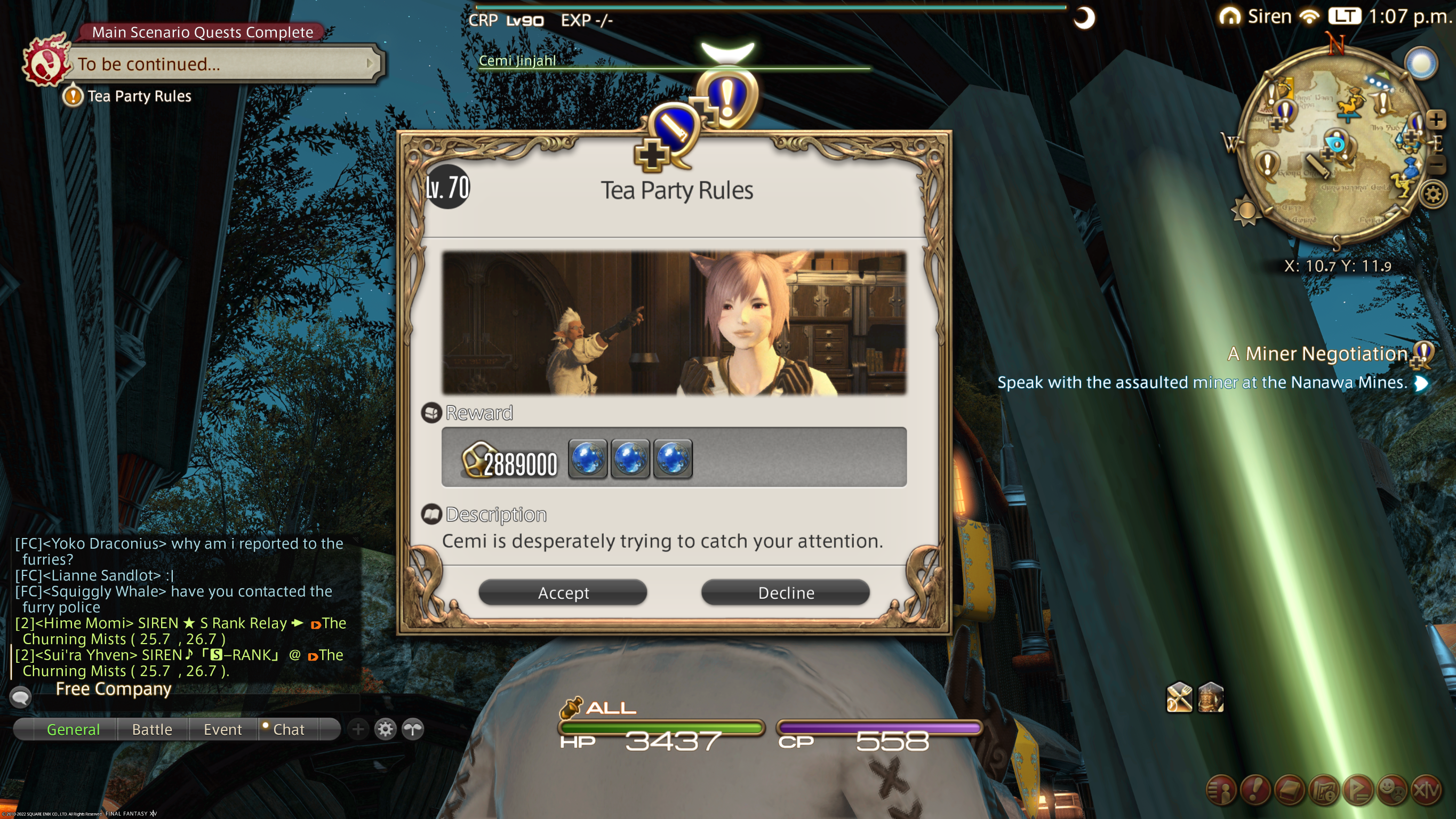The height and width of the screenshot is (819, 1456).
Task: Open the Event chat tab
Action: coord(223,729)
